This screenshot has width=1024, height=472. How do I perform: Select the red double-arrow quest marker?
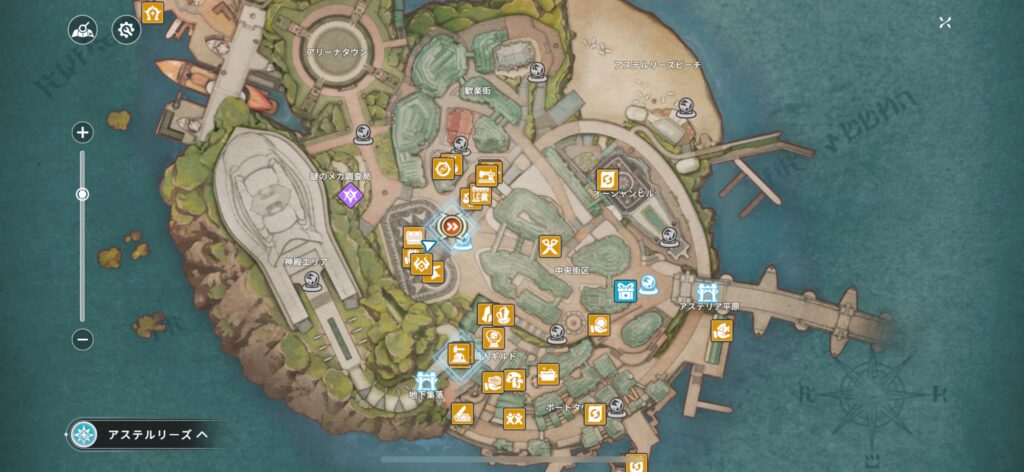pos(453,227)
